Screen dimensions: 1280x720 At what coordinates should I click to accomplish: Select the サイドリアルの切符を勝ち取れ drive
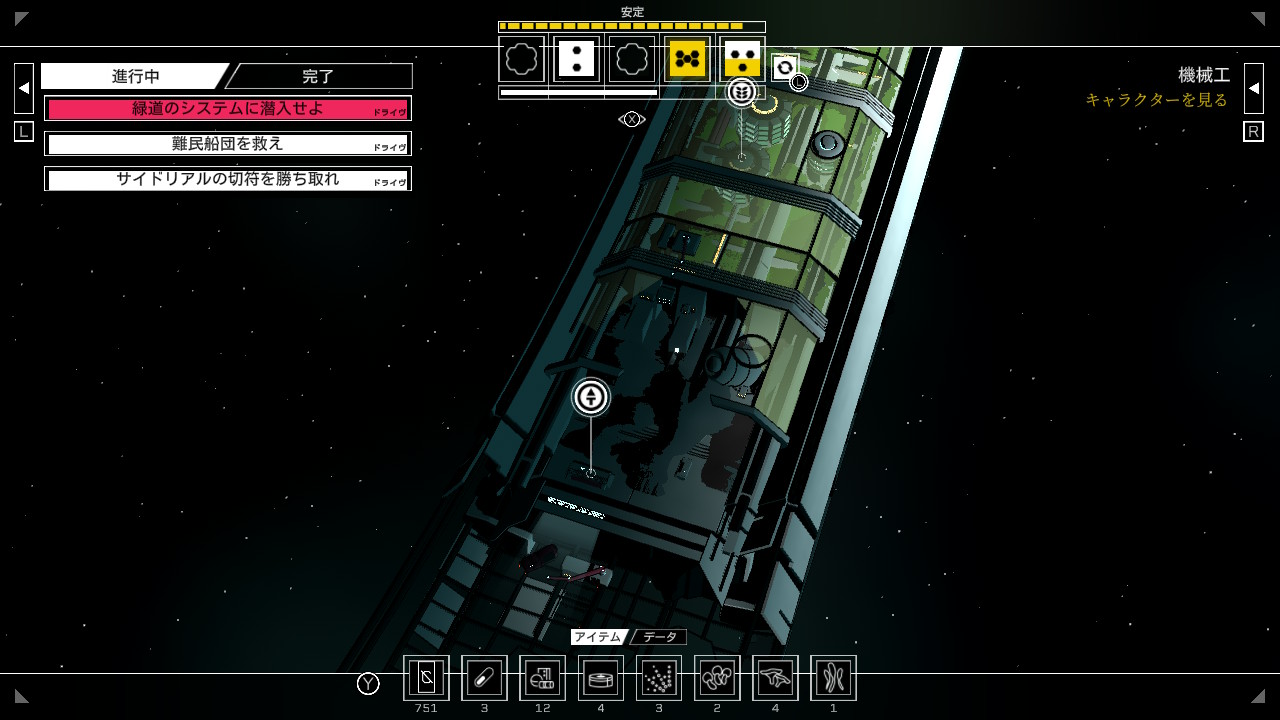tap(228, 179)
